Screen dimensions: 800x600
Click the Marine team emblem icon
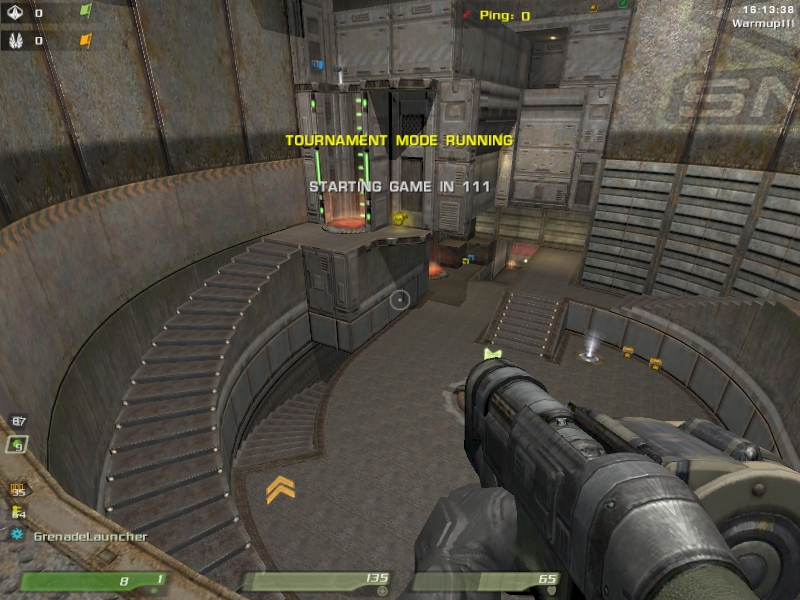[x=14, y=13]
